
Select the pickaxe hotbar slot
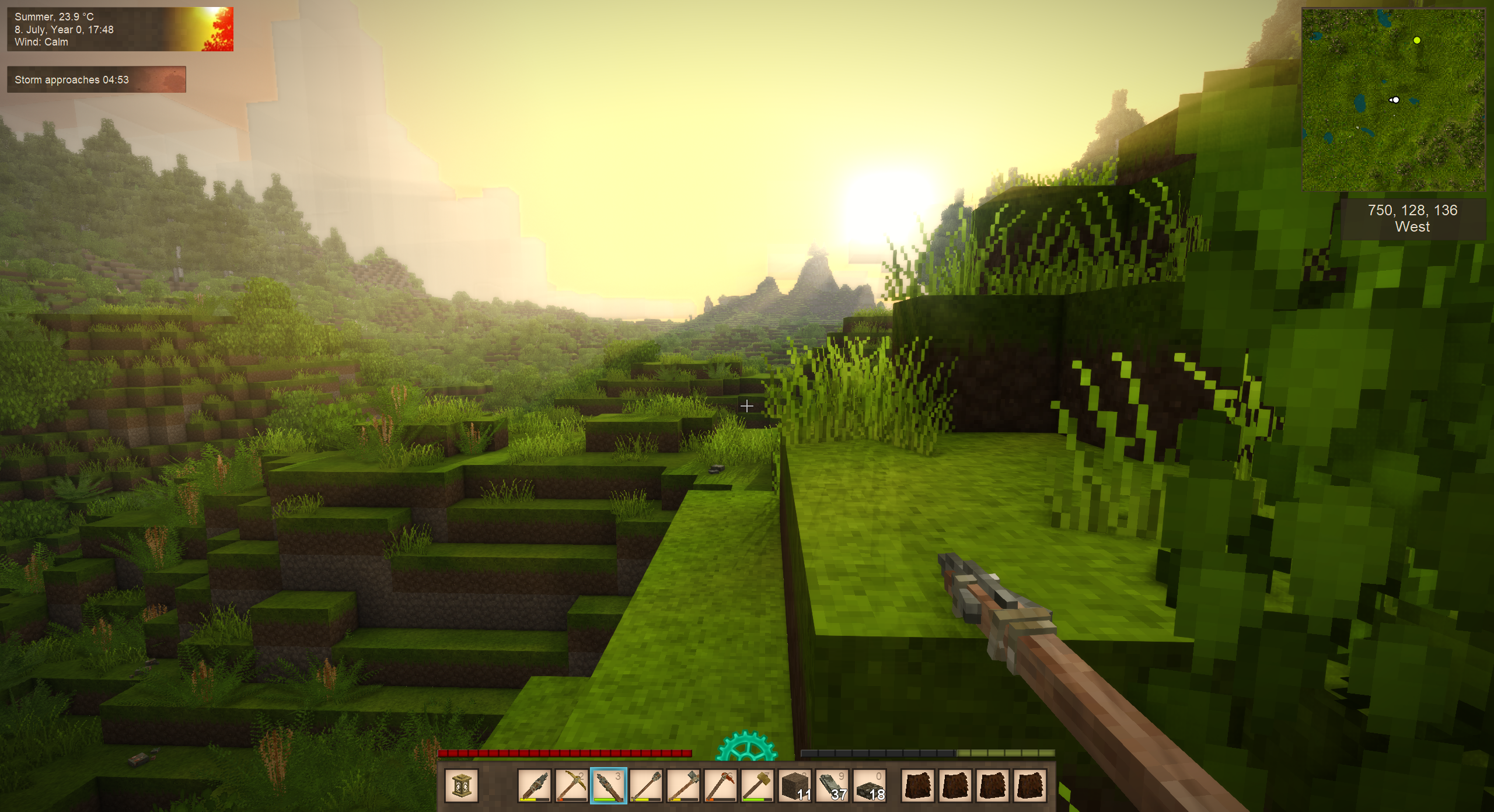click(x=571, y=785)
